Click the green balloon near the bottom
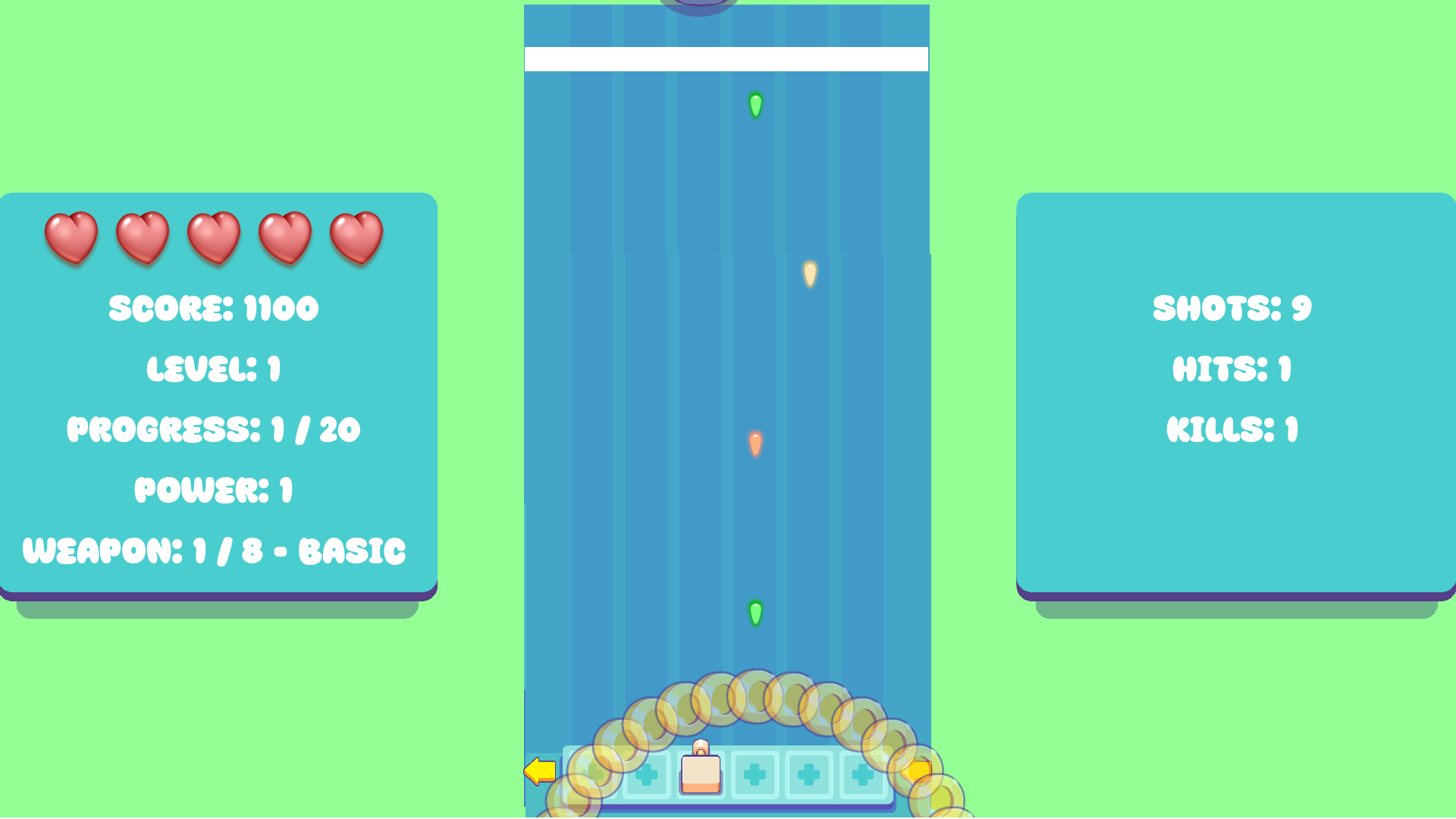 755,614
